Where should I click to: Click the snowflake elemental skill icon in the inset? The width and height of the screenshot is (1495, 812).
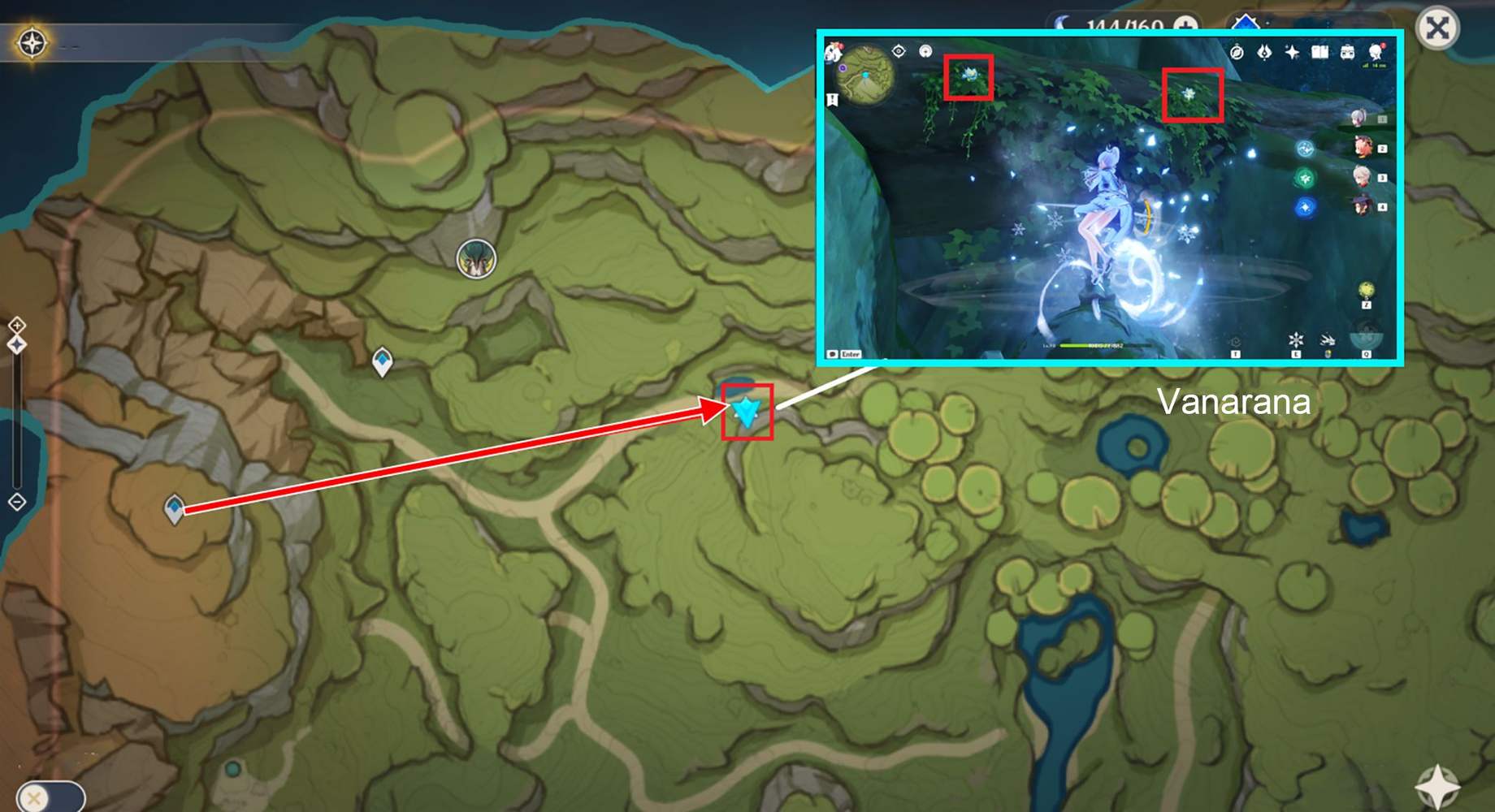(x=1295, y=338)
